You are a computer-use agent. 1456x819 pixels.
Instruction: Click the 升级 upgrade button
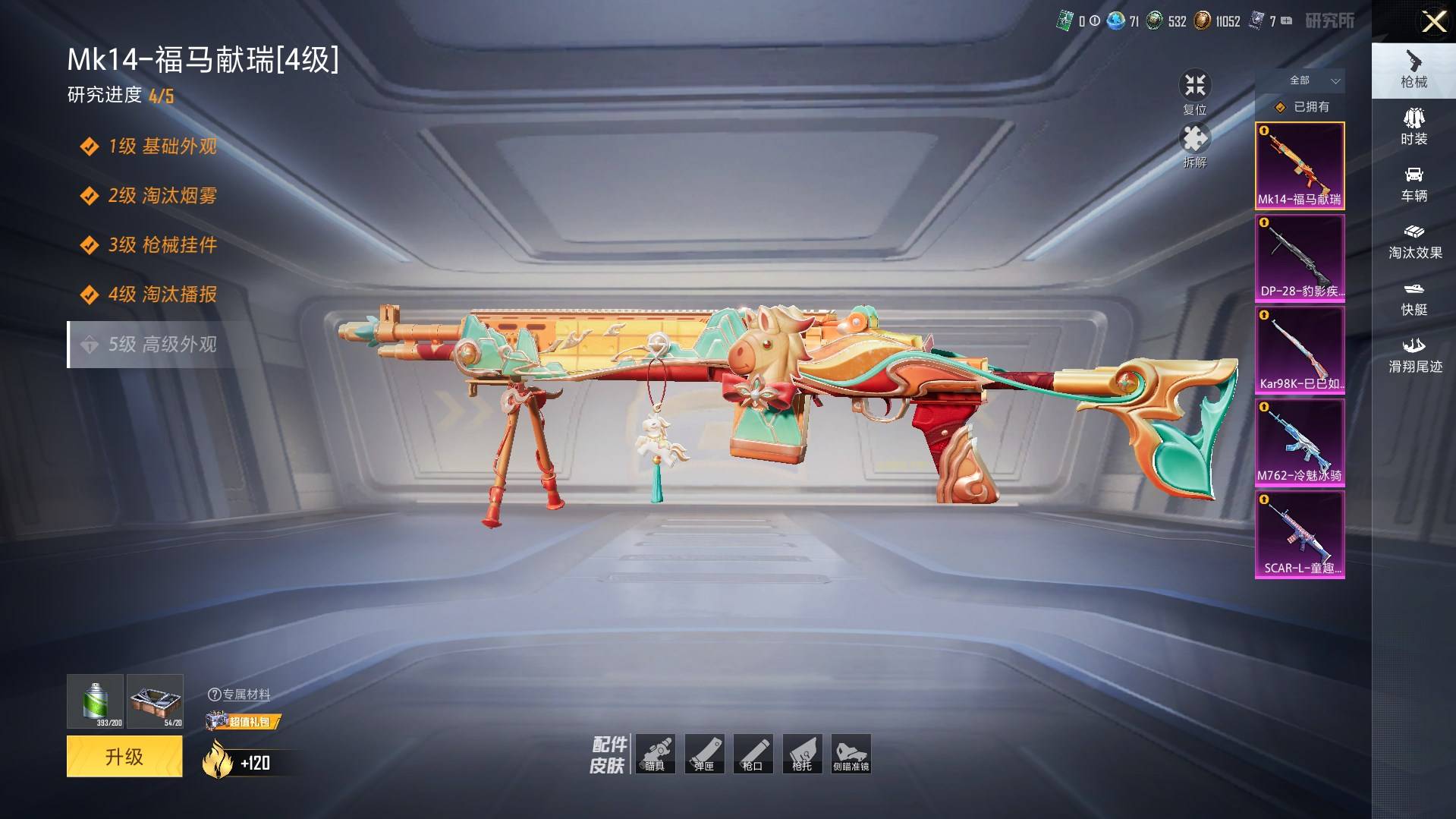click(124, 756)
